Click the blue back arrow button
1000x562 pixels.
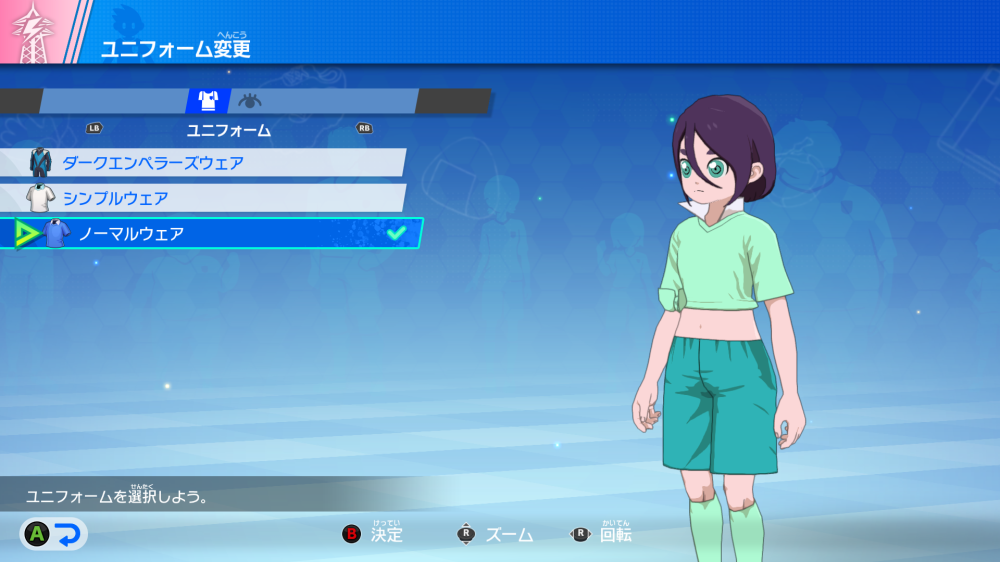pyautogui.click(x=67, y=535)
